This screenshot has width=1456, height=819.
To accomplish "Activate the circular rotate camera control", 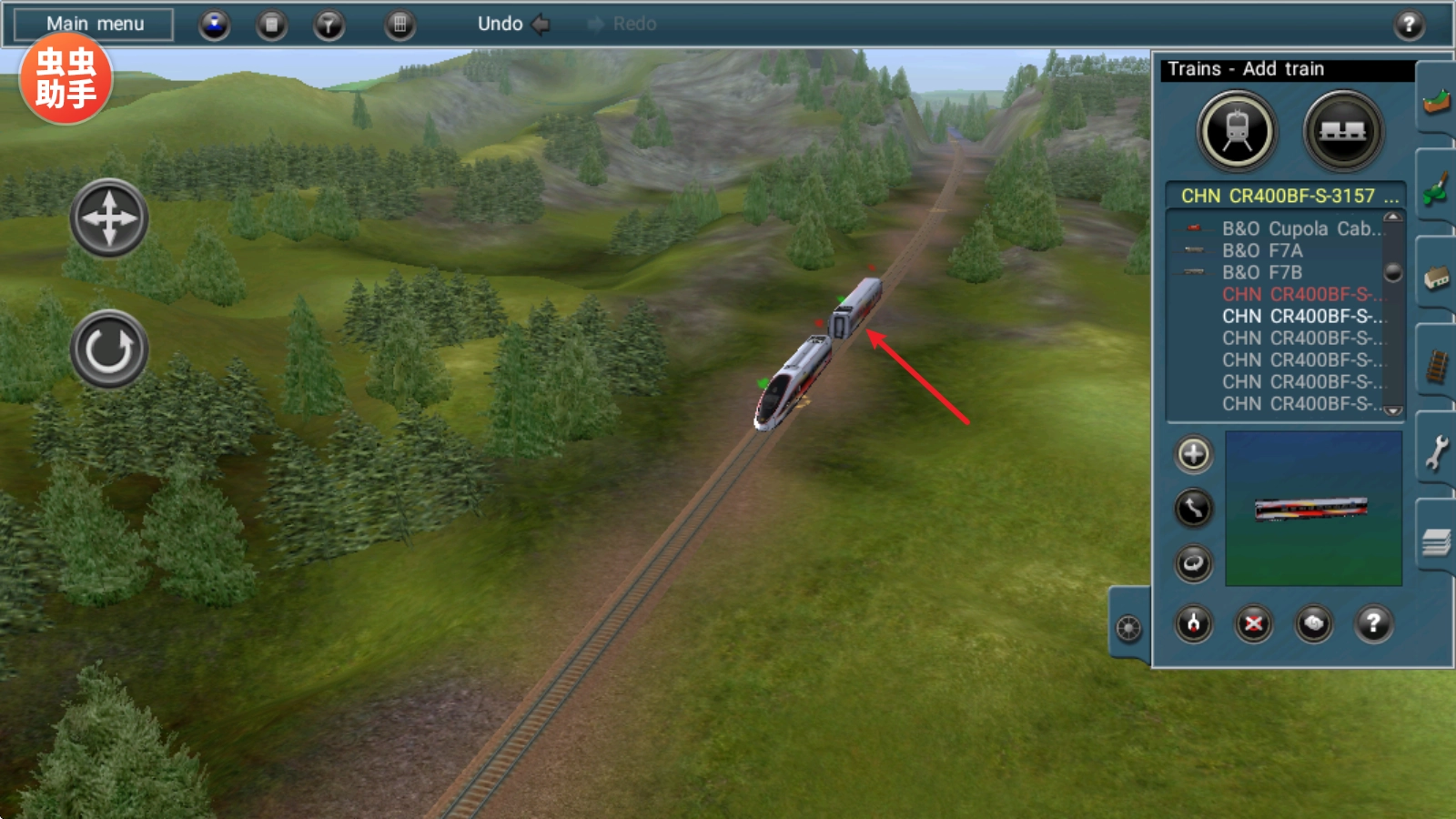I will point(109,349).
